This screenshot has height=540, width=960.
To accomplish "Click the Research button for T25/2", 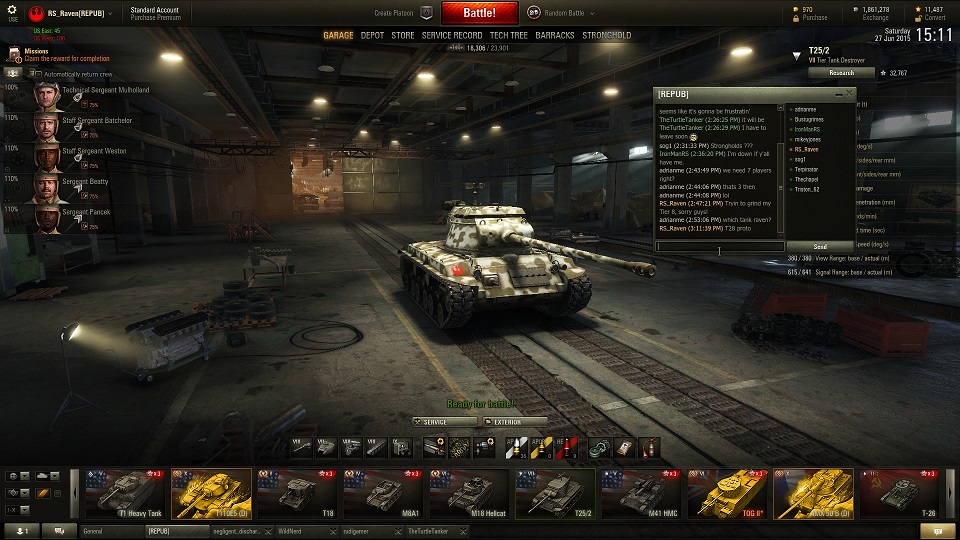I will coord(841,72).
